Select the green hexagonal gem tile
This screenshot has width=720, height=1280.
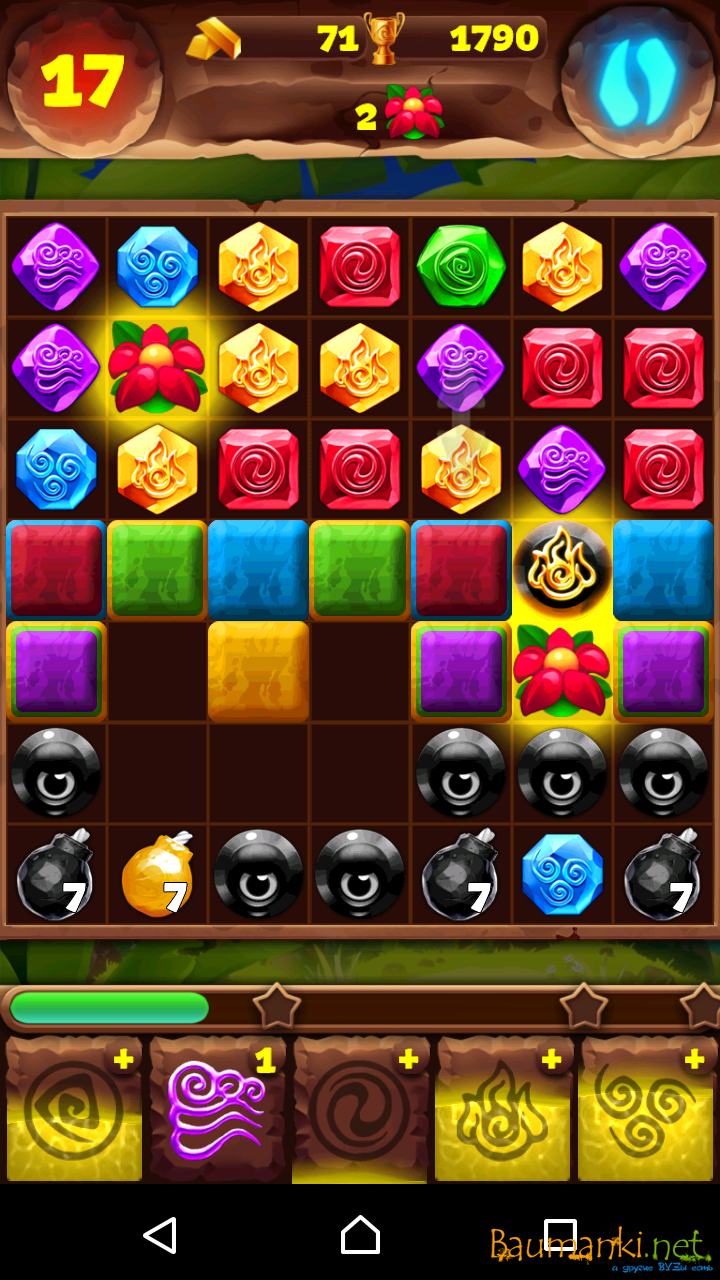[460, 267]
